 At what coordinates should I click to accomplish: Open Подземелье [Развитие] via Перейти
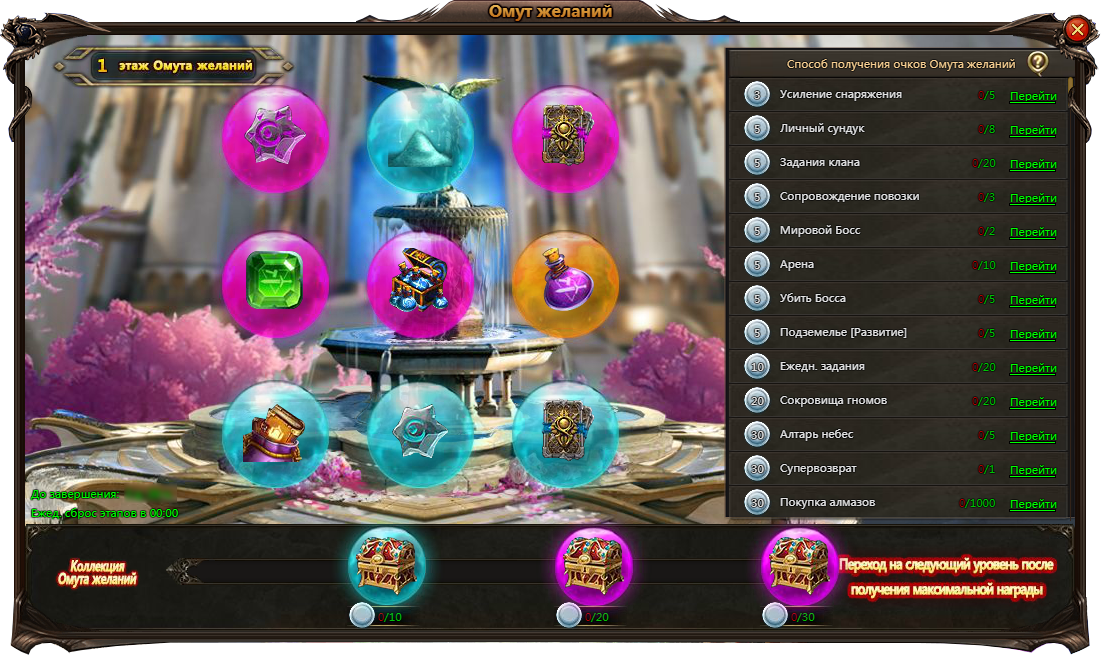click(x=1033, y=334)
